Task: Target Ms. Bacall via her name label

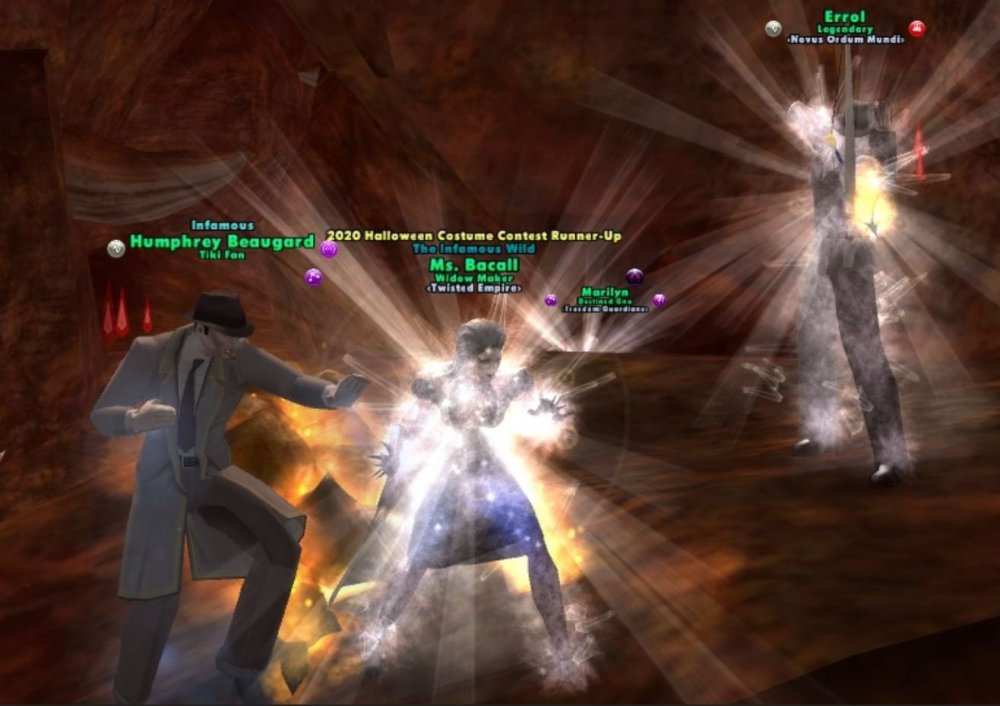Action: click(x=473, y=265)
